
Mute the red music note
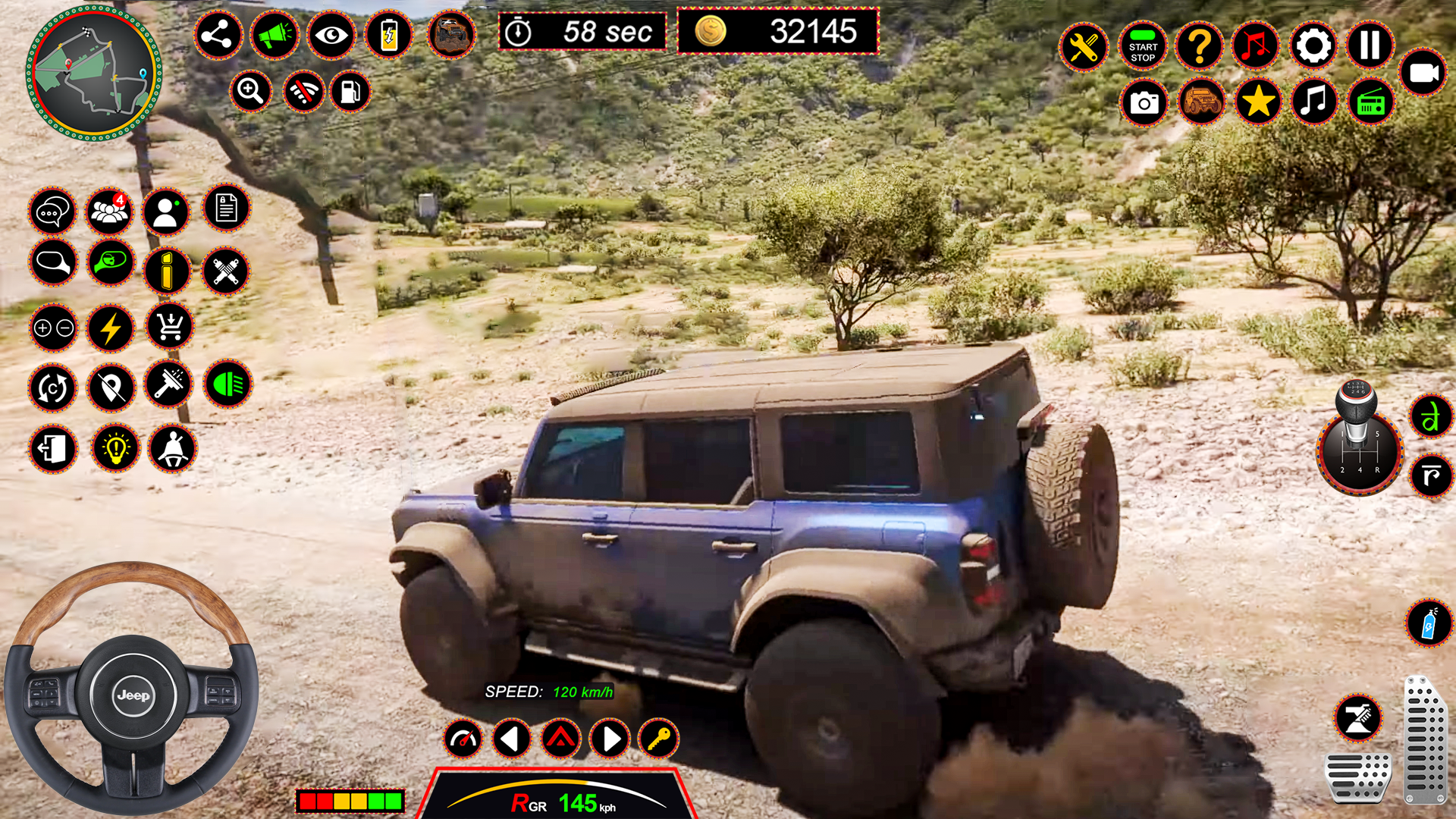[1257, 47]
